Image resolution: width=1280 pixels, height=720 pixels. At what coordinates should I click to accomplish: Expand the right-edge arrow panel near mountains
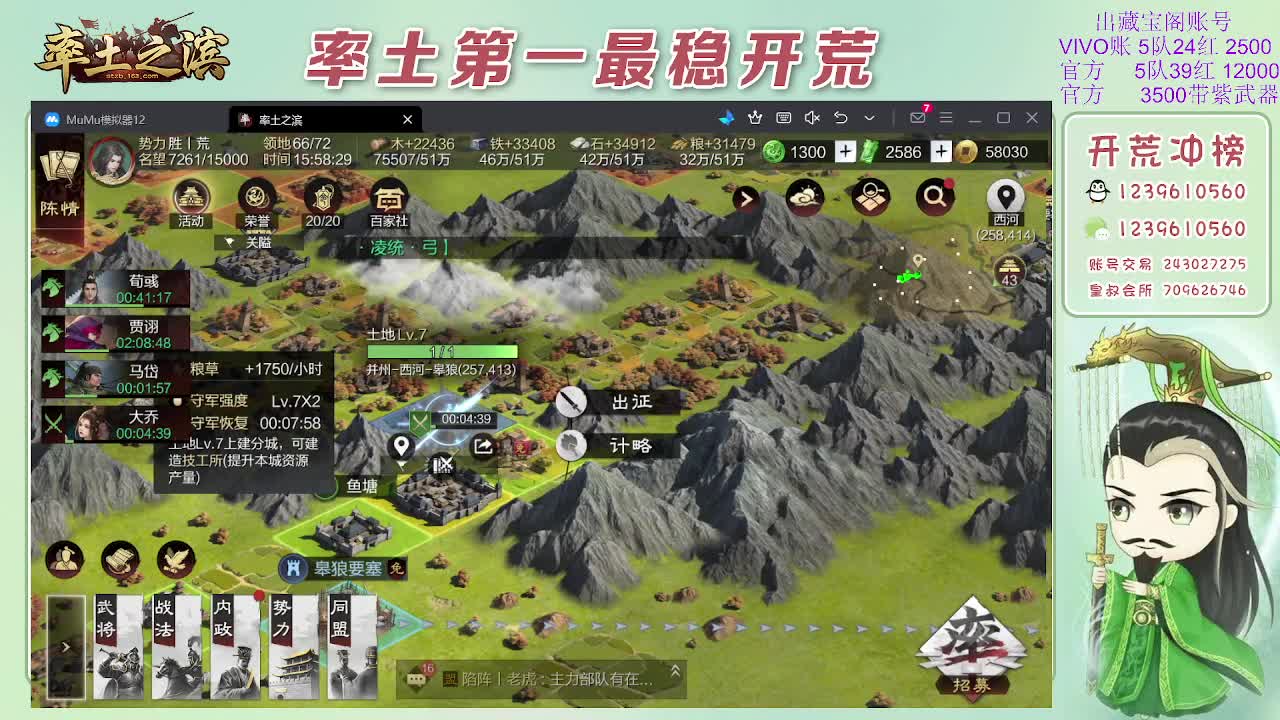tap(744, 199)
